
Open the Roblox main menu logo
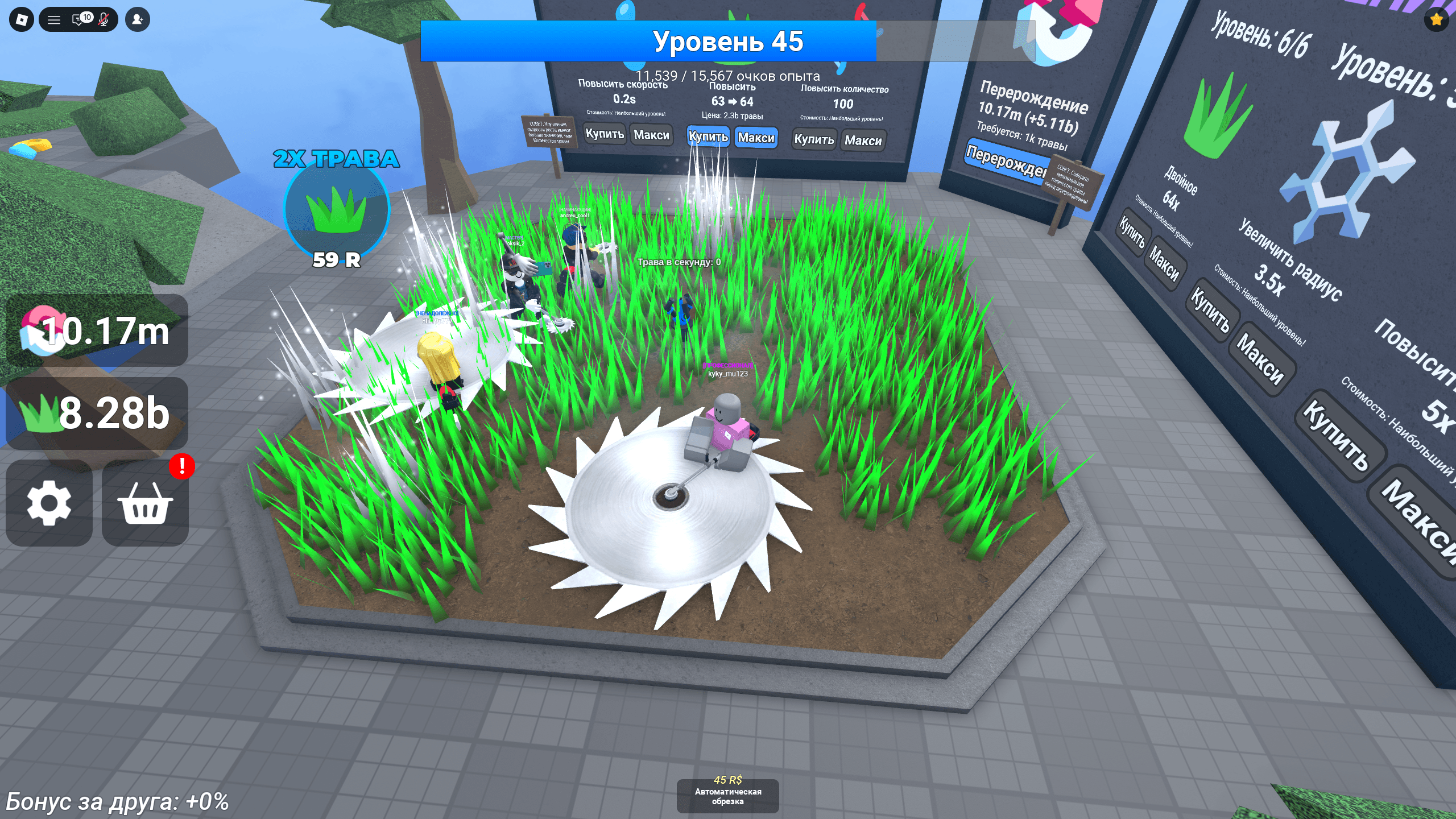point(22,20)
